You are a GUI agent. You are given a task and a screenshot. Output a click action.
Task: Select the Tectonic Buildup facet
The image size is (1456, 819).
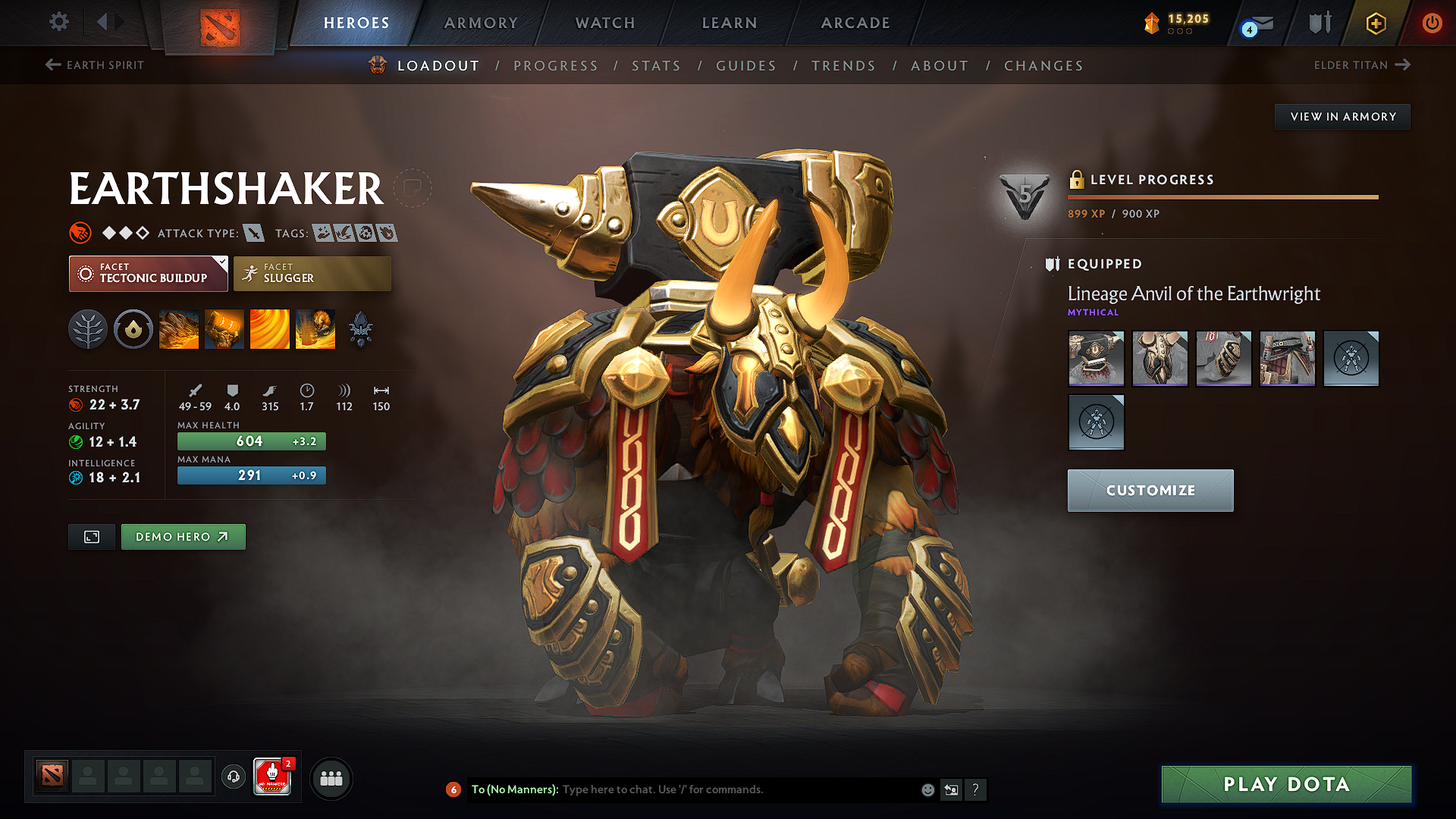coord(148,273)
